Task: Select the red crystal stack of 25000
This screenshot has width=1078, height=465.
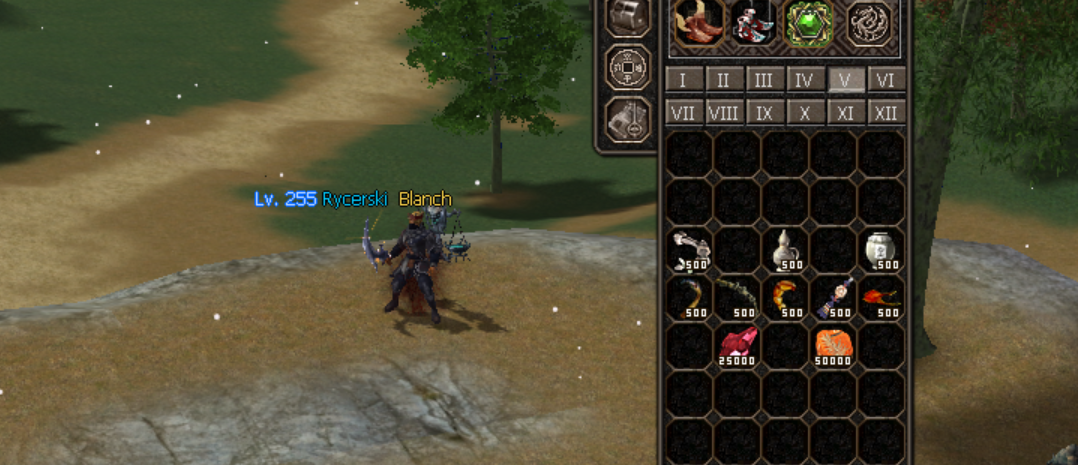Action: click(739, 345)
